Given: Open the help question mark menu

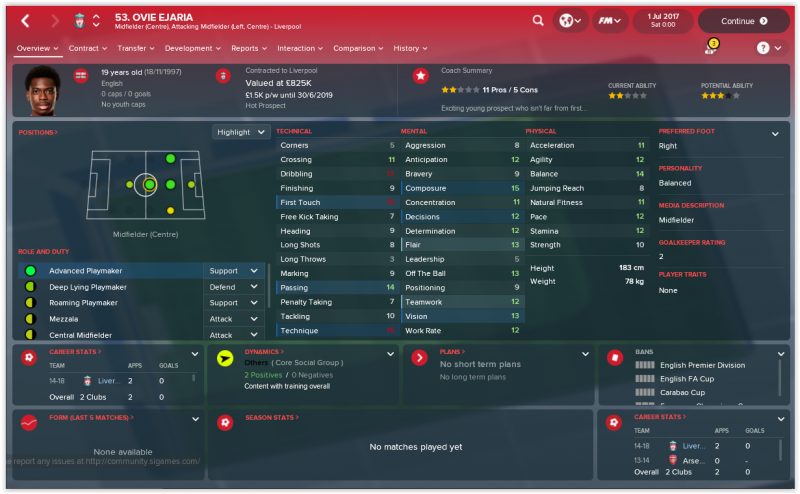Looking at the screenshot, I should point(767,48).
